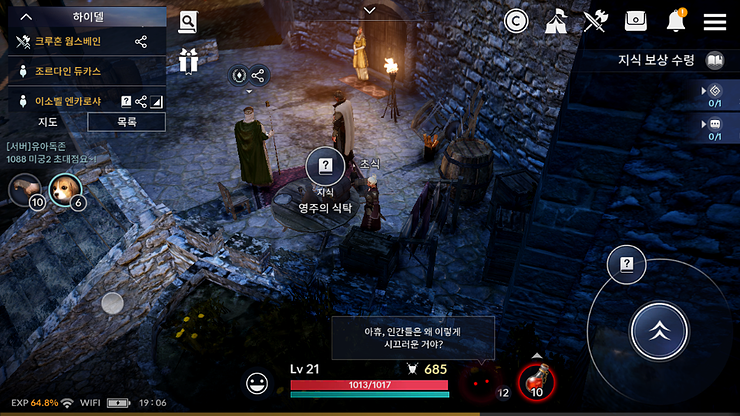Use the red health potion slot
This screenshot has width=740, height=416.
[x=536, y=381]
